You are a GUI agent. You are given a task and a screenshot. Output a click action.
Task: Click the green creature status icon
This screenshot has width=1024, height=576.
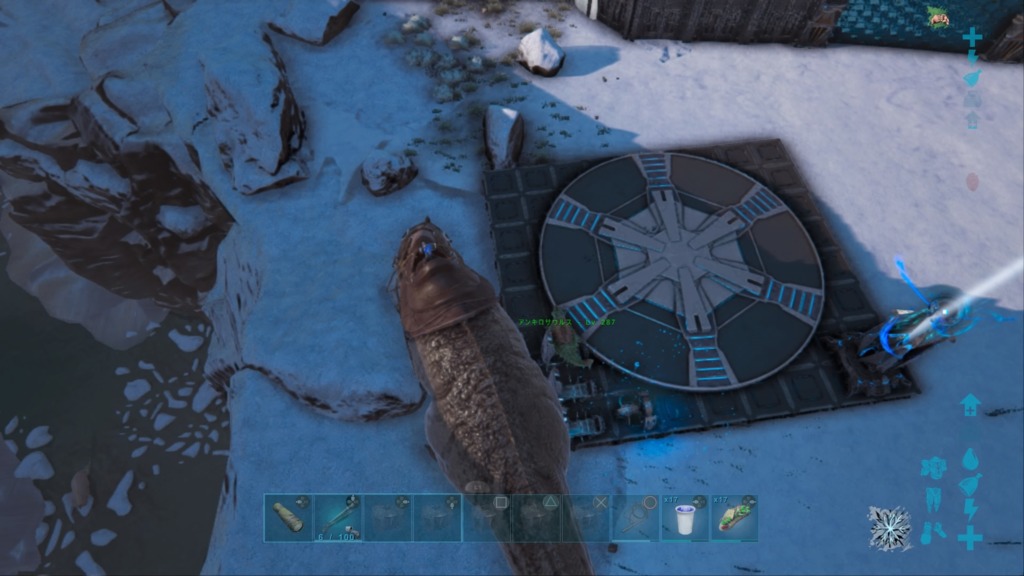(x=938, y=17)
